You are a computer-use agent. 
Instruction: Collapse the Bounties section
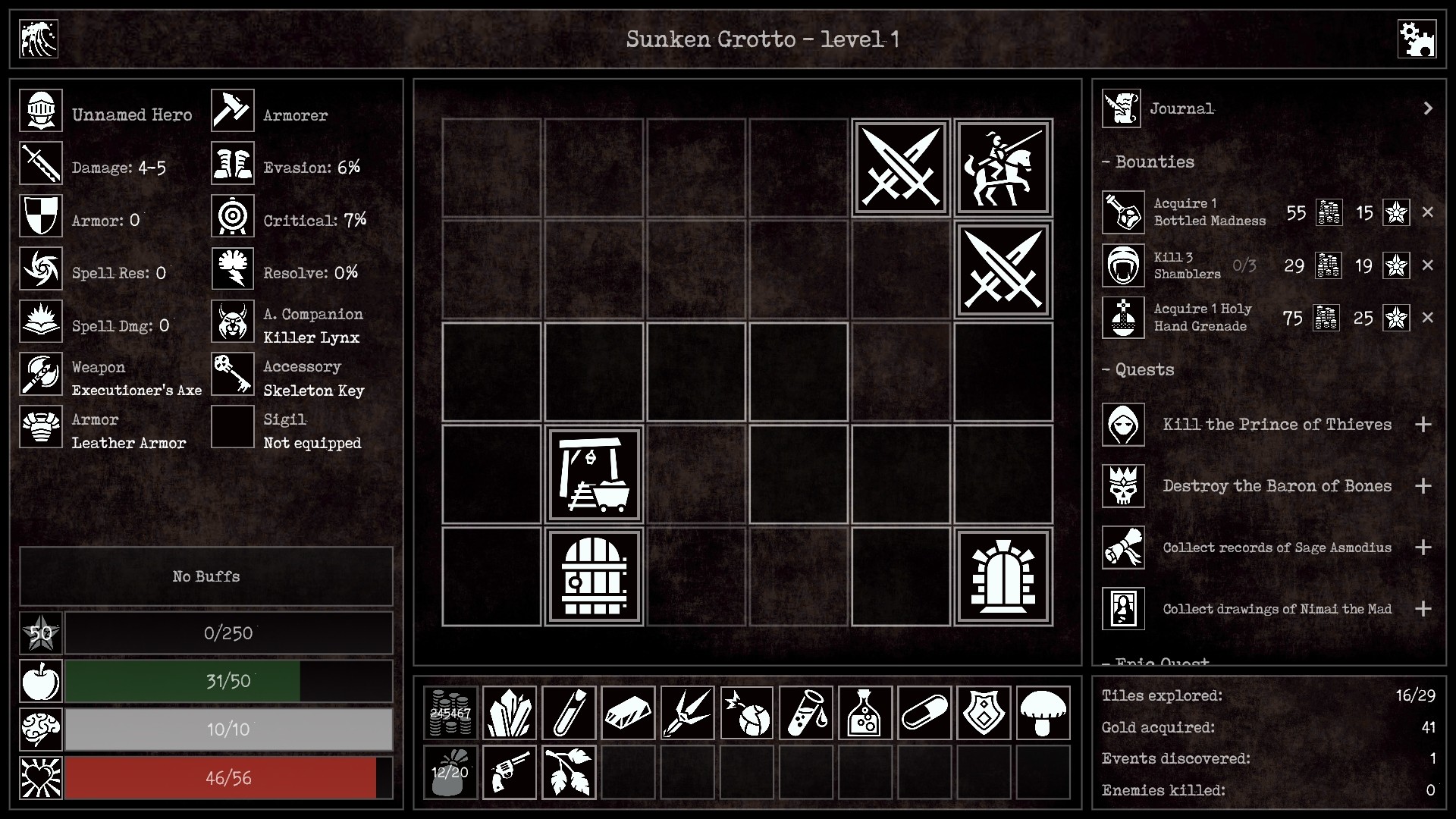[1106, 162]
